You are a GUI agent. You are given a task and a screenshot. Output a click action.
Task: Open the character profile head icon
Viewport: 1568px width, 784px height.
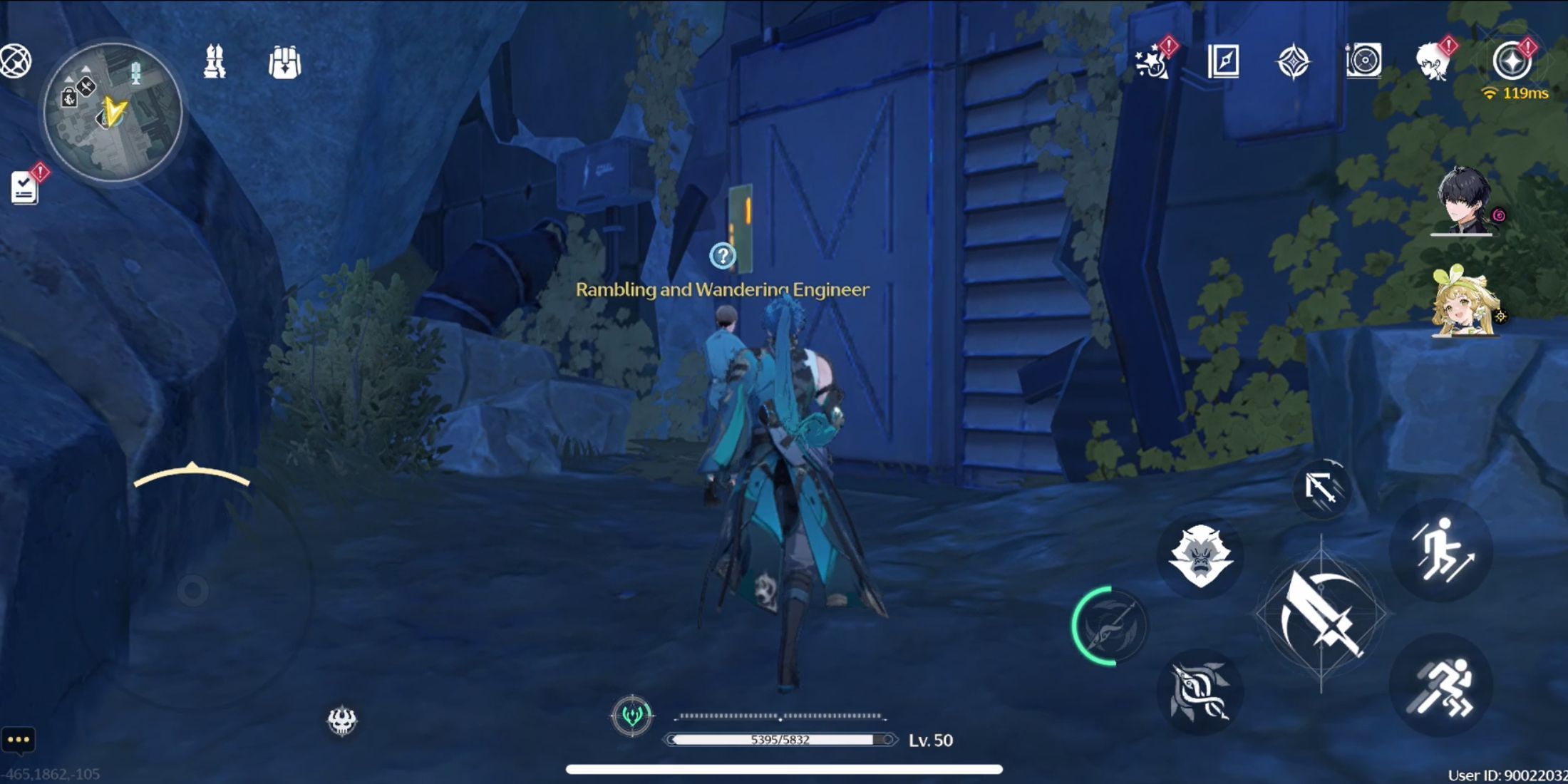pyautogui.click(x=1434, y=61)
